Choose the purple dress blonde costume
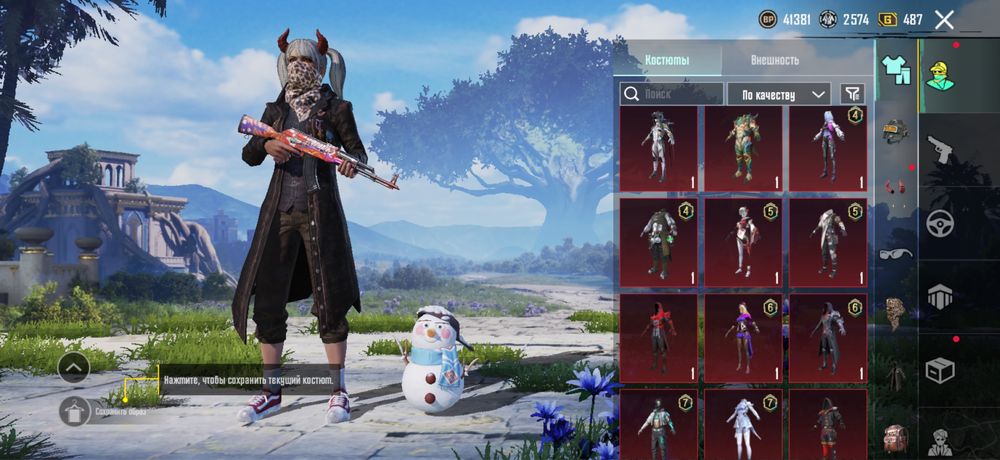 (743, 337)
